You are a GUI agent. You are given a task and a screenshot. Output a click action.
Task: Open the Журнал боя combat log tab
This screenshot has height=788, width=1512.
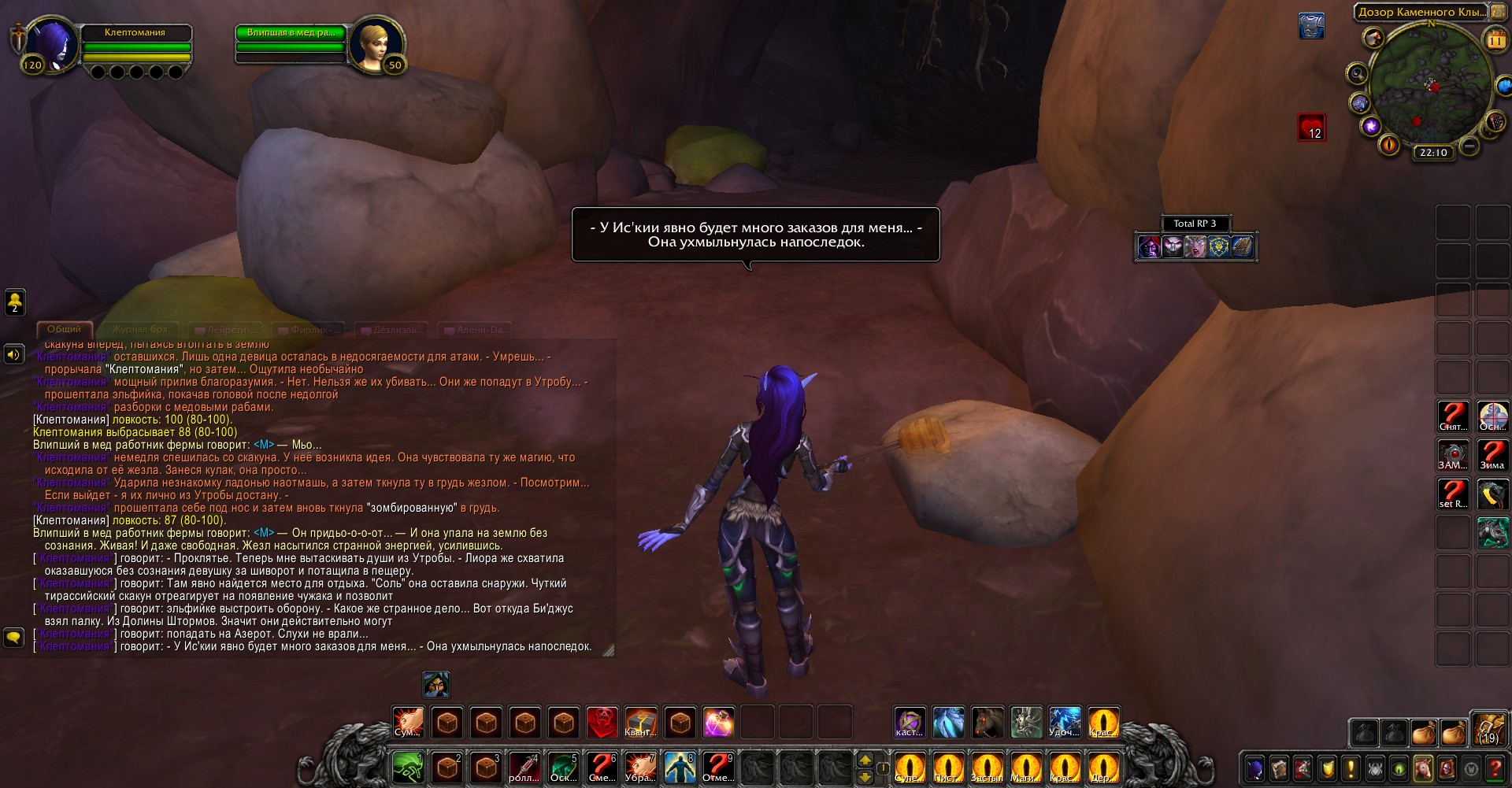[139, 329]
